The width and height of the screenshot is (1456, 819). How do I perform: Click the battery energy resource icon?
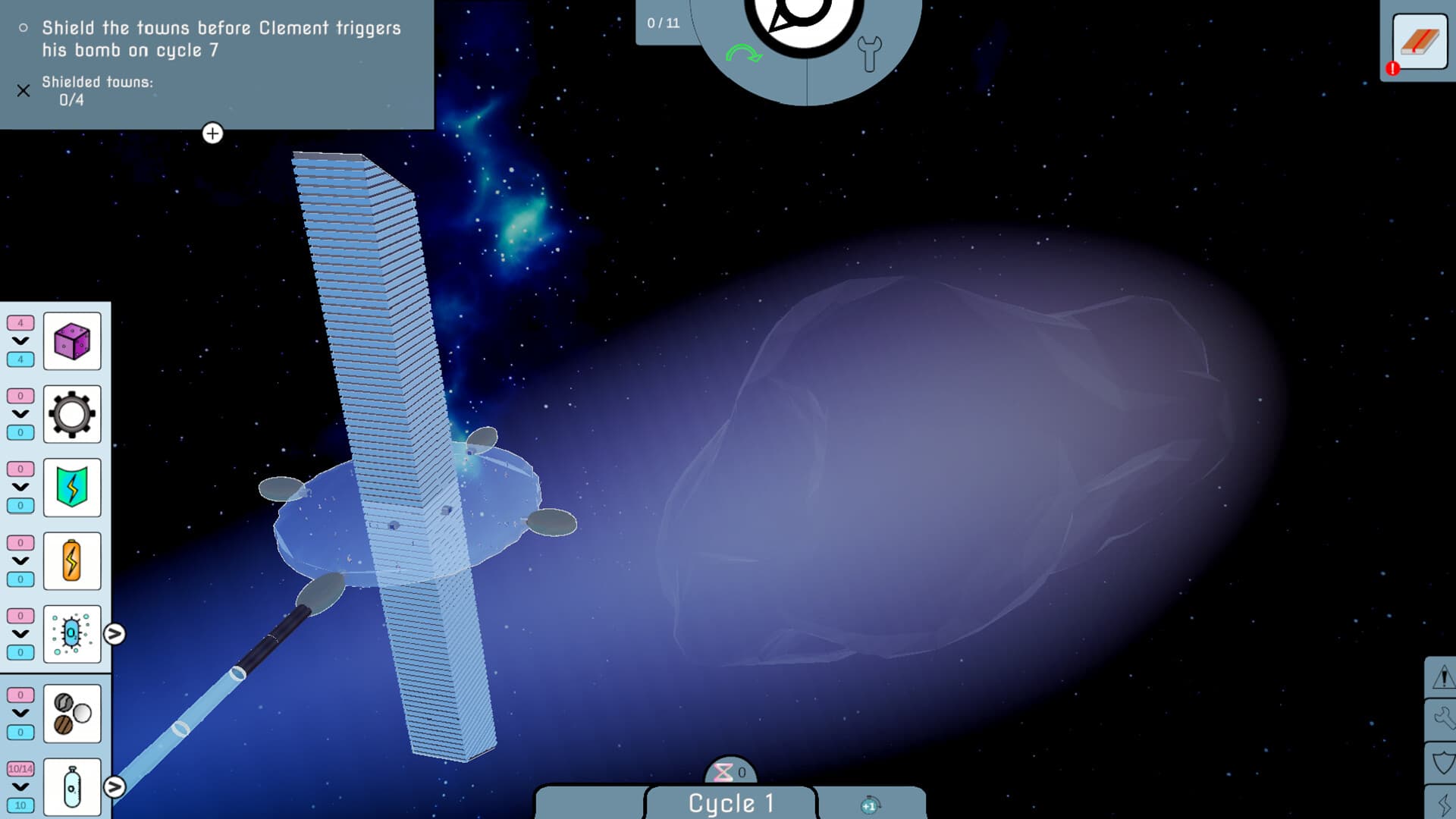[73, 560]
